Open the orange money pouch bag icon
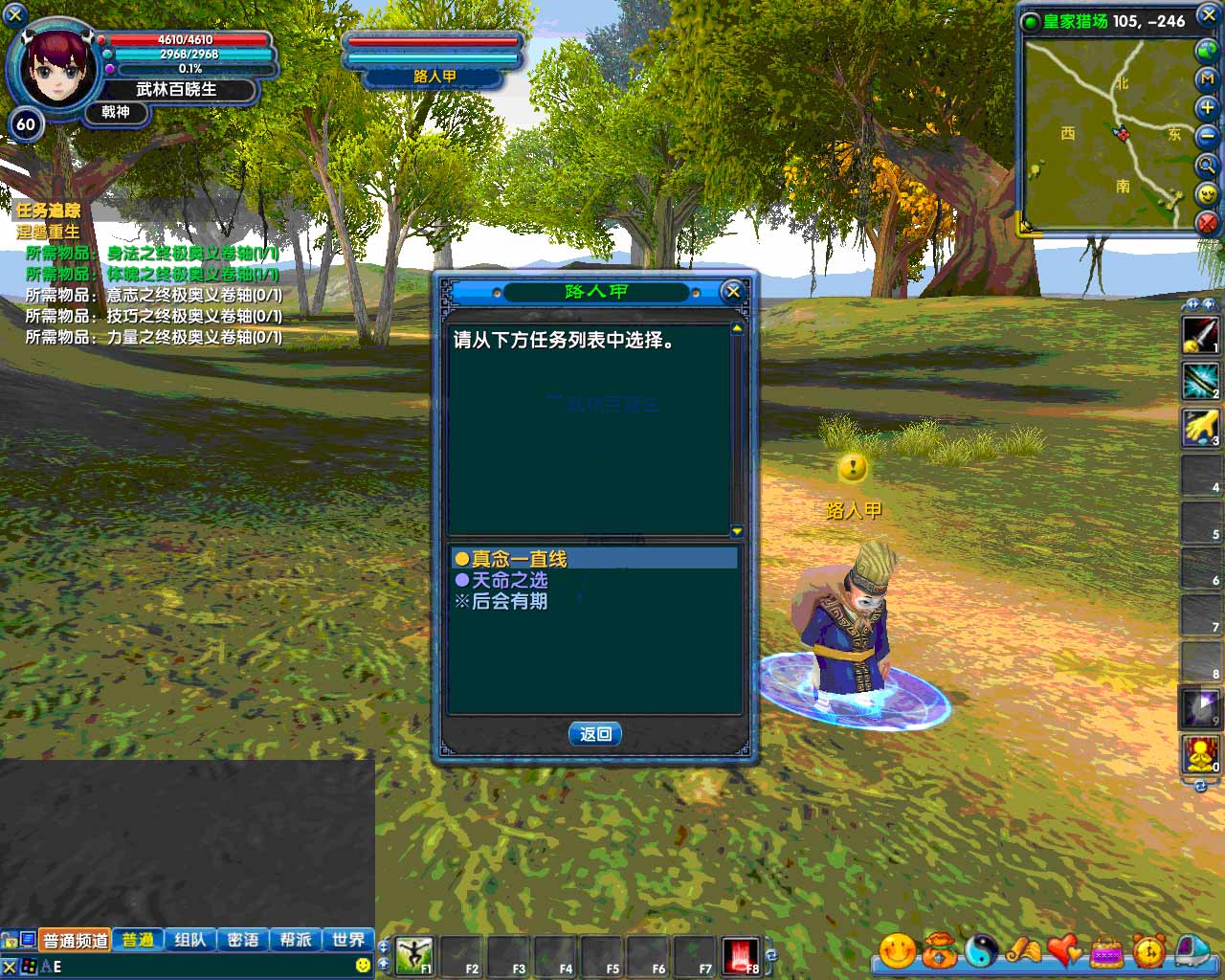 [940, 950]
